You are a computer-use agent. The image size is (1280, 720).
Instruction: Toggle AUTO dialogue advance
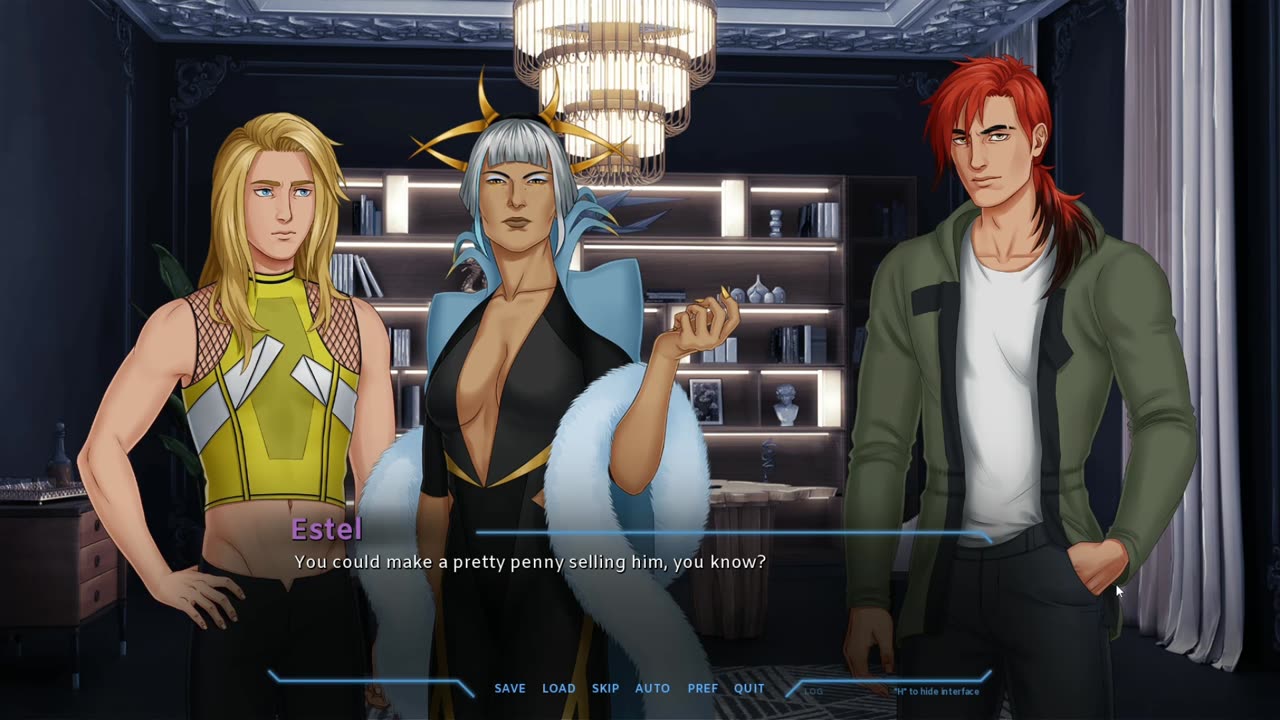pos(652,688)
